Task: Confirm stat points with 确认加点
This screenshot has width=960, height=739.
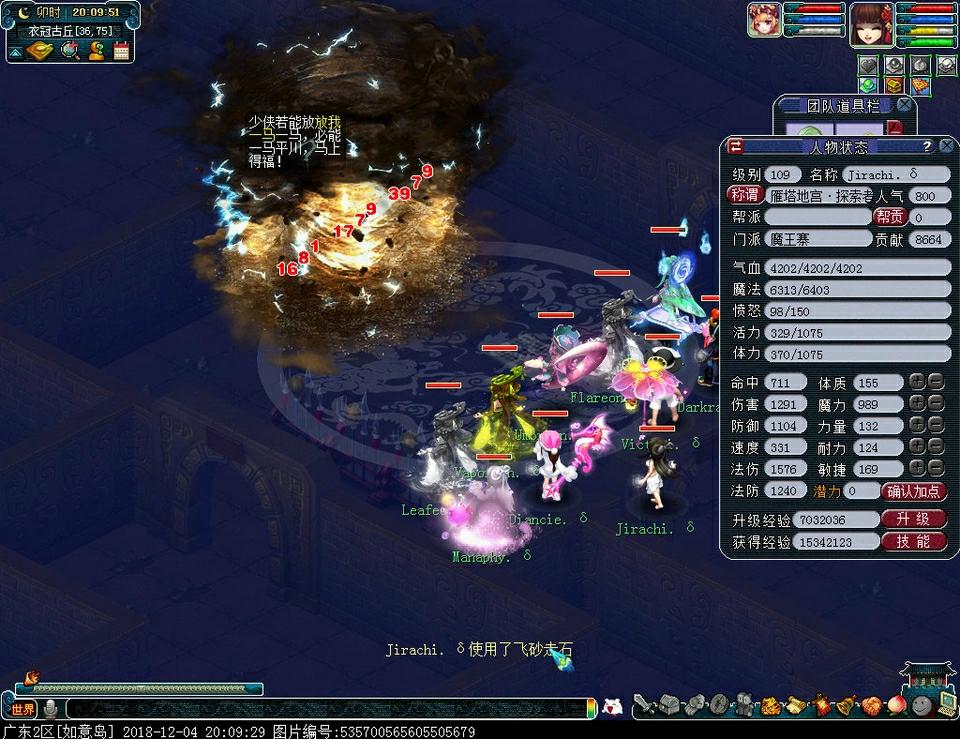Action: (914, 491)
